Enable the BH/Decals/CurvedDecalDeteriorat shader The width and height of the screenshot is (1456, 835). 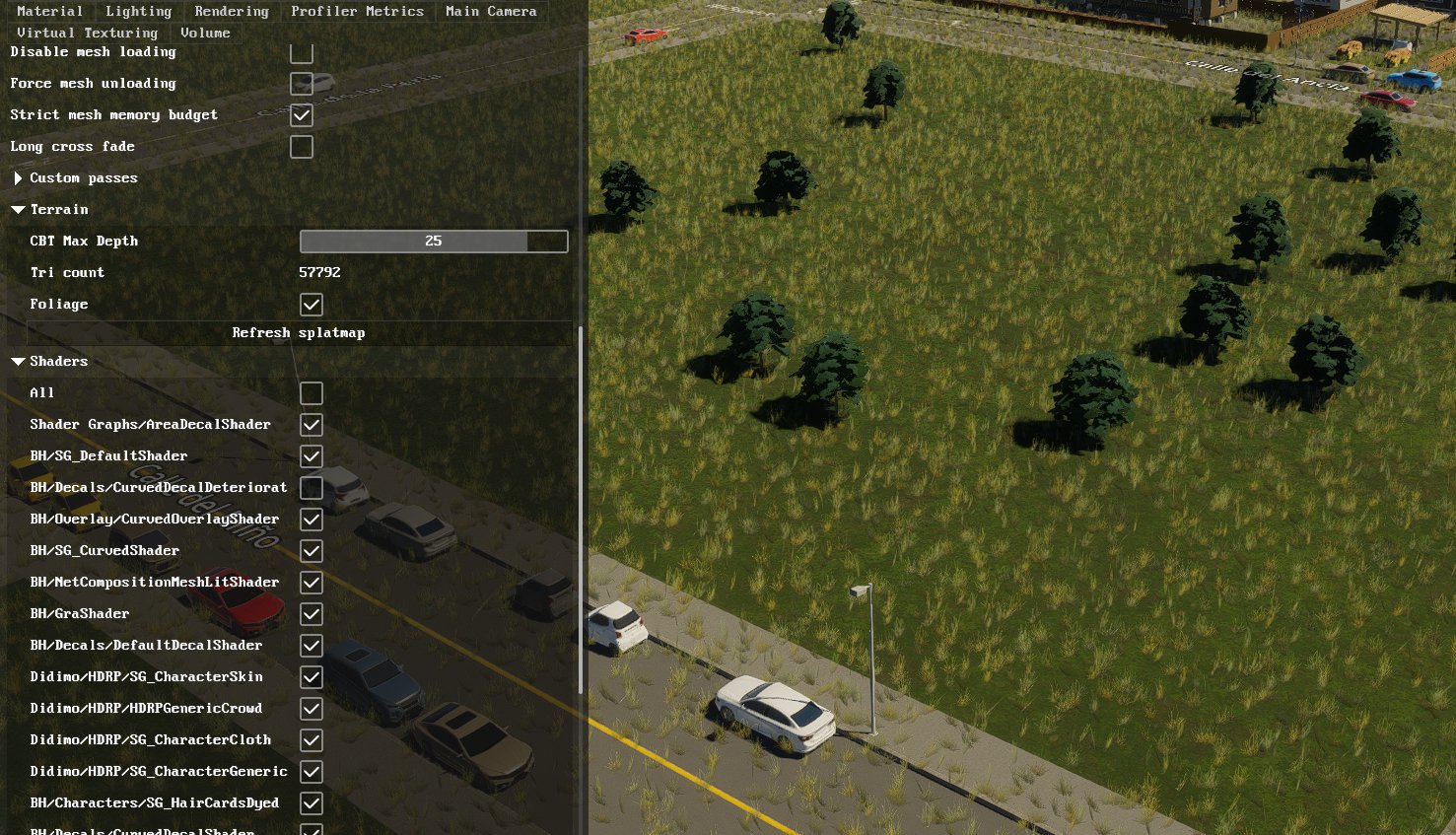click(x=312, y=488)
